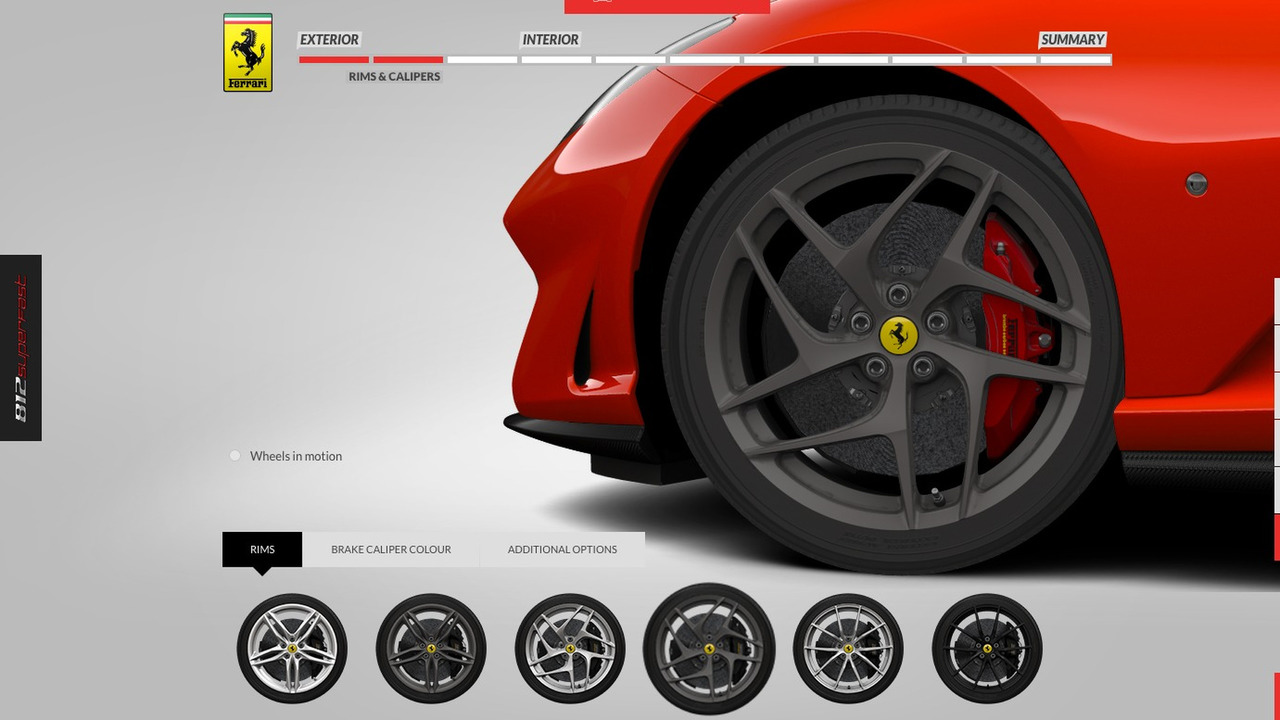
Task: Switch to the Brake Caliper Colour tab
Action: tap(391, 549)
